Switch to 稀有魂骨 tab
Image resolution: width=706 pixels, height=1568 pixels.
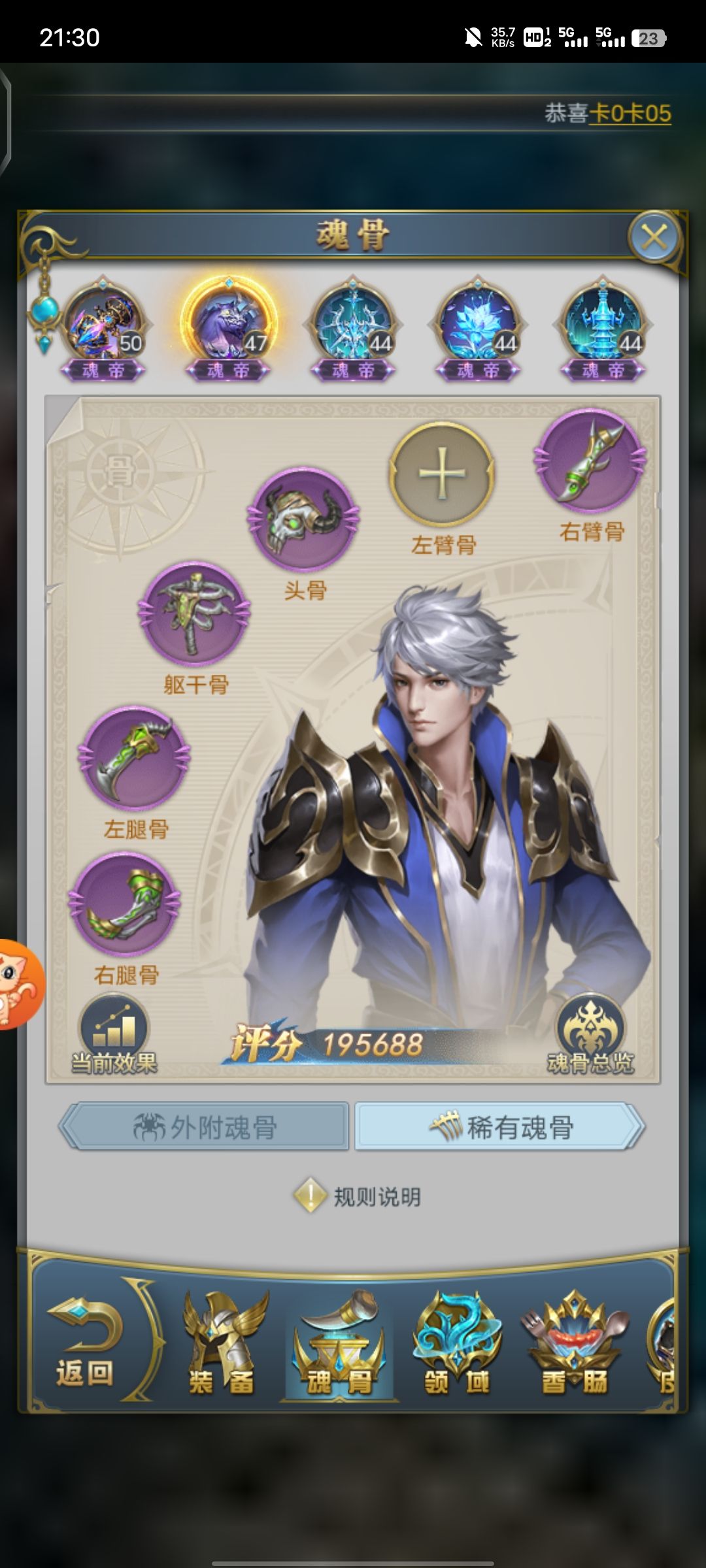coord(500,1127)
